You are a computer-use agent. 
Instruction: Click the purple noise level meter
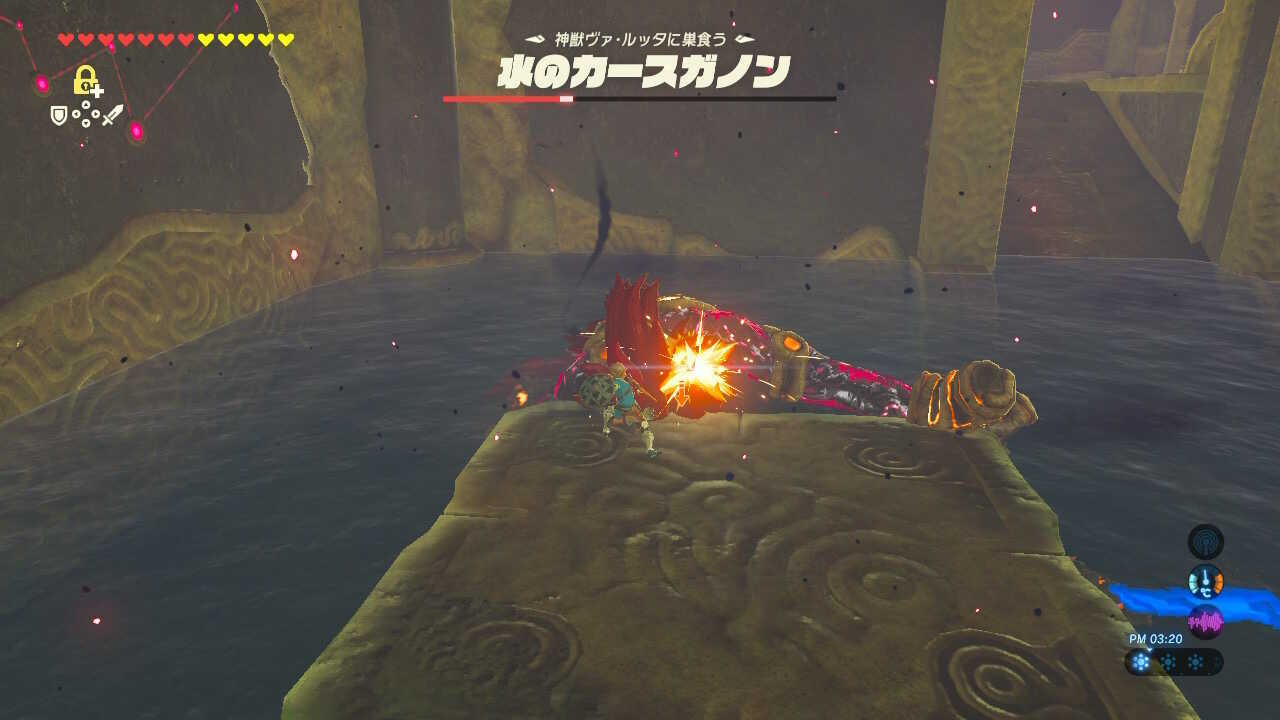pyautogui.click(x=1205, y=620)
